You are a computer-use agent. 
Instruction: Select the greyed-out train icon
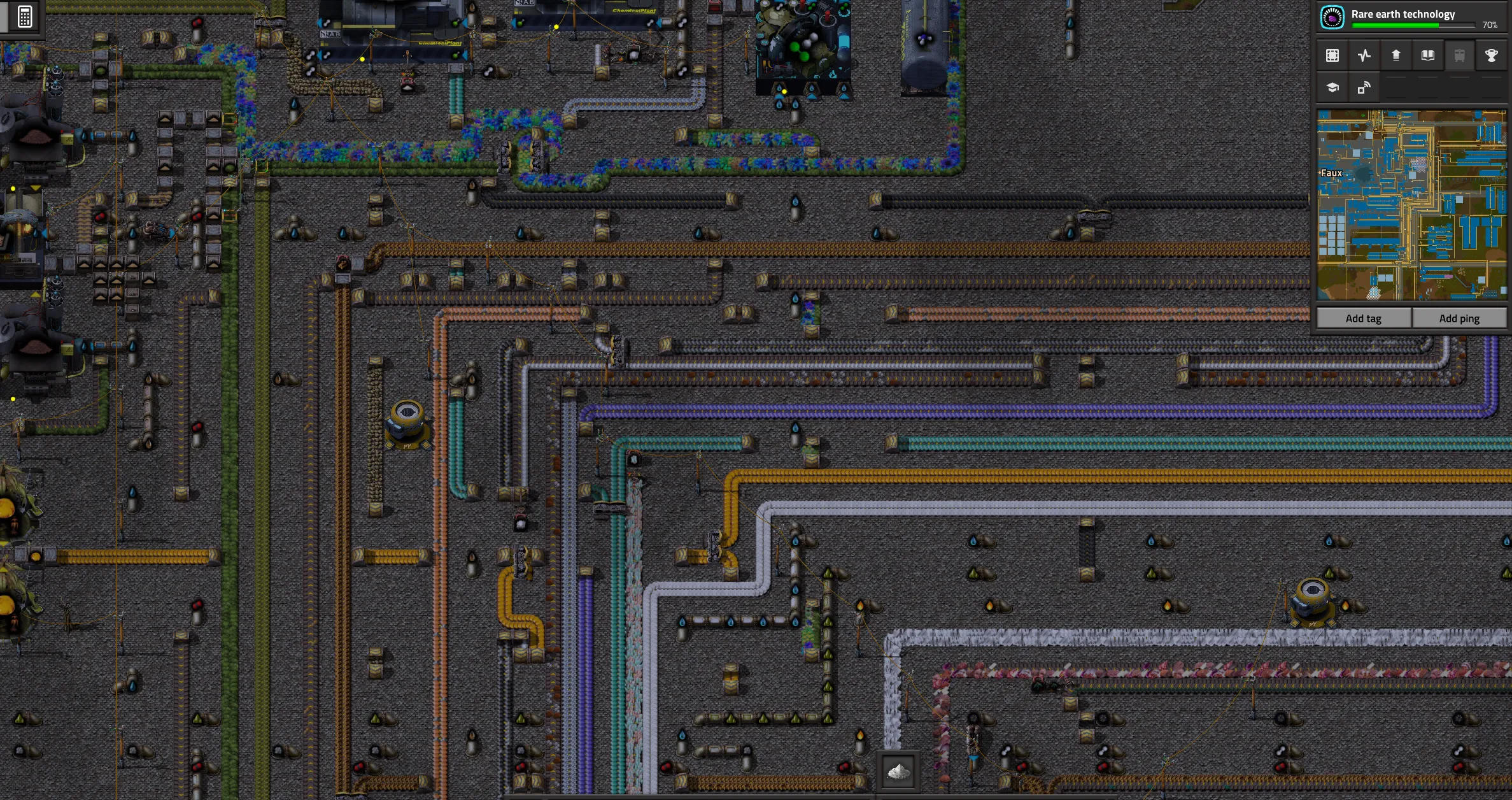tap(1460, 55)
